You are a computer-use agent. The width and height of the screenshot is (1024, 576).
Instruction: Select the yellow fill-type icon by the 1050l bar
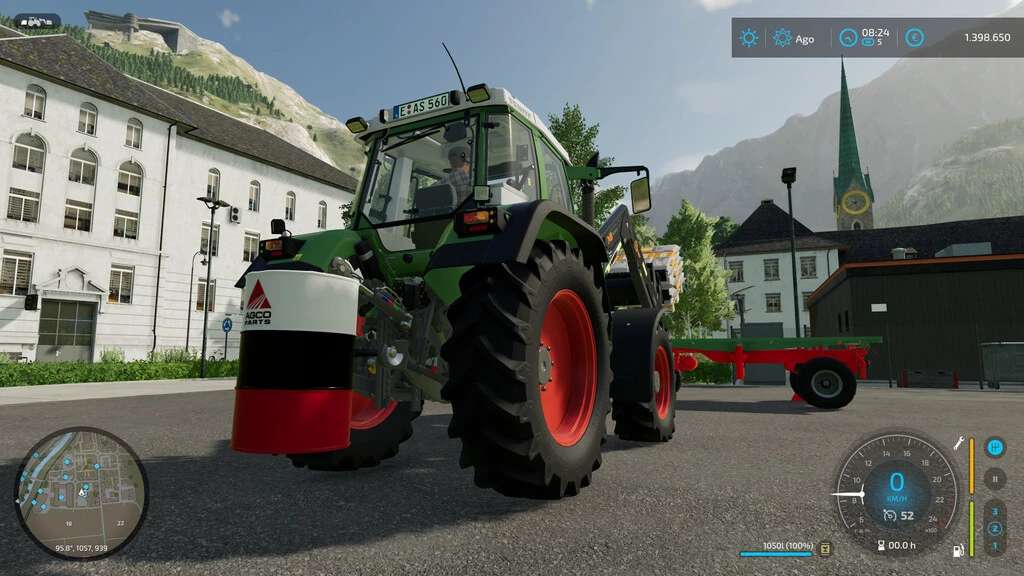point(825,548)
